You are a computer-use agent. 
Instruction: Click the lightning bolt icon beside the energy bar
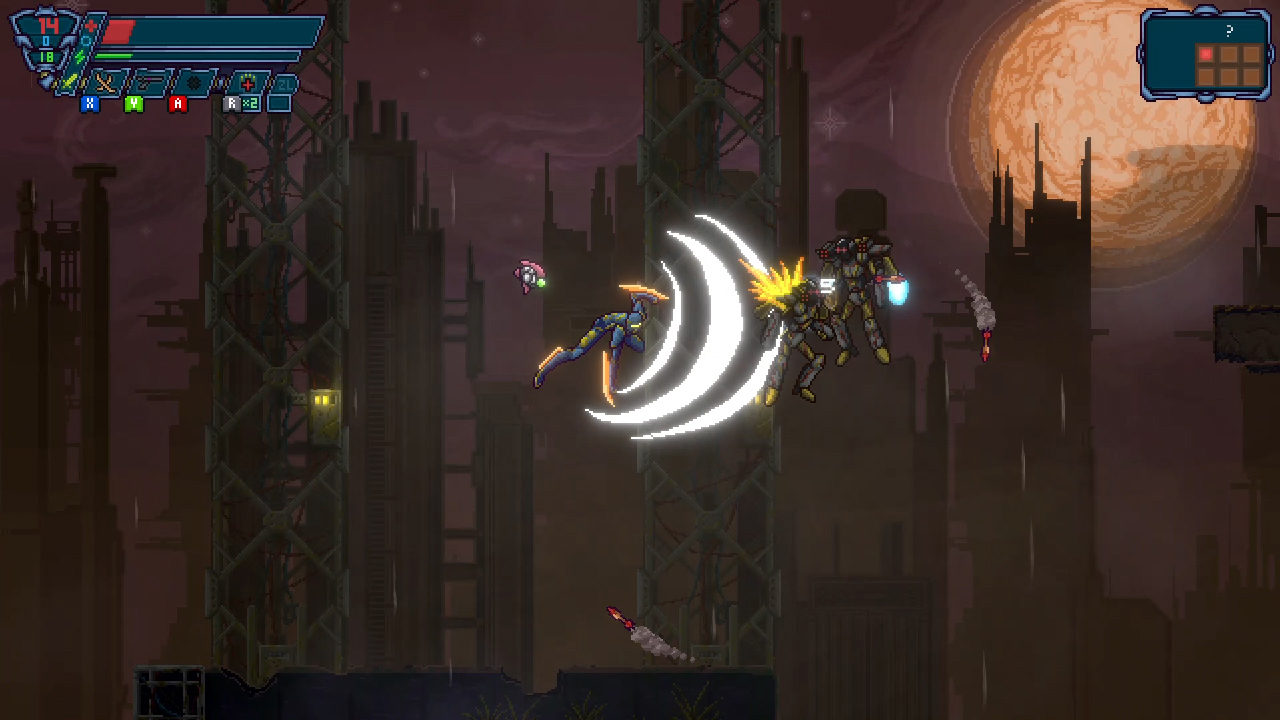[x=80, y=56]
